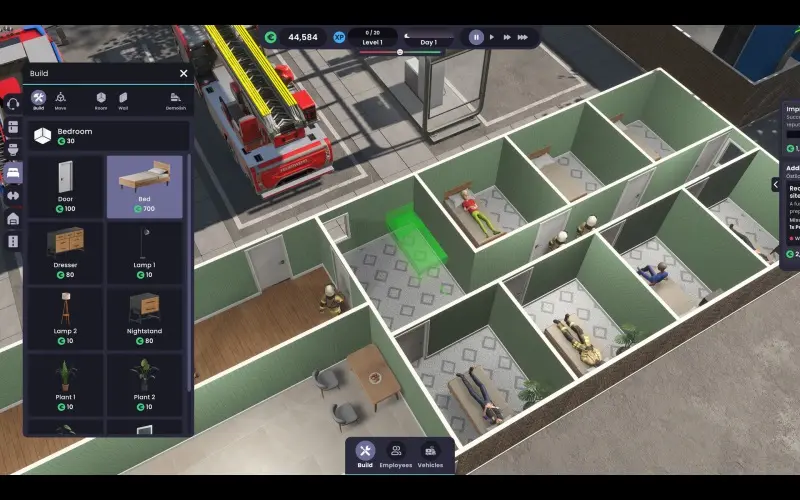Set game speed to fastest
The width and height of the screenshot is (800, 500).
point(525,37)
